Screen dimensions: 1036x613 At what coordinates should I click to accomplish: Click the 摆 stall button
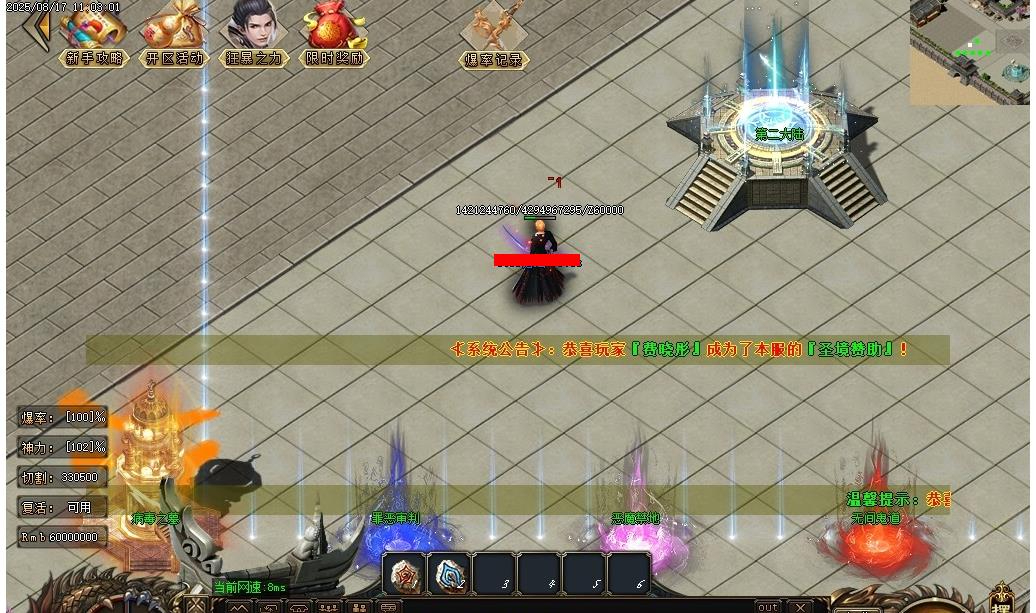[x=1002, y=599]
